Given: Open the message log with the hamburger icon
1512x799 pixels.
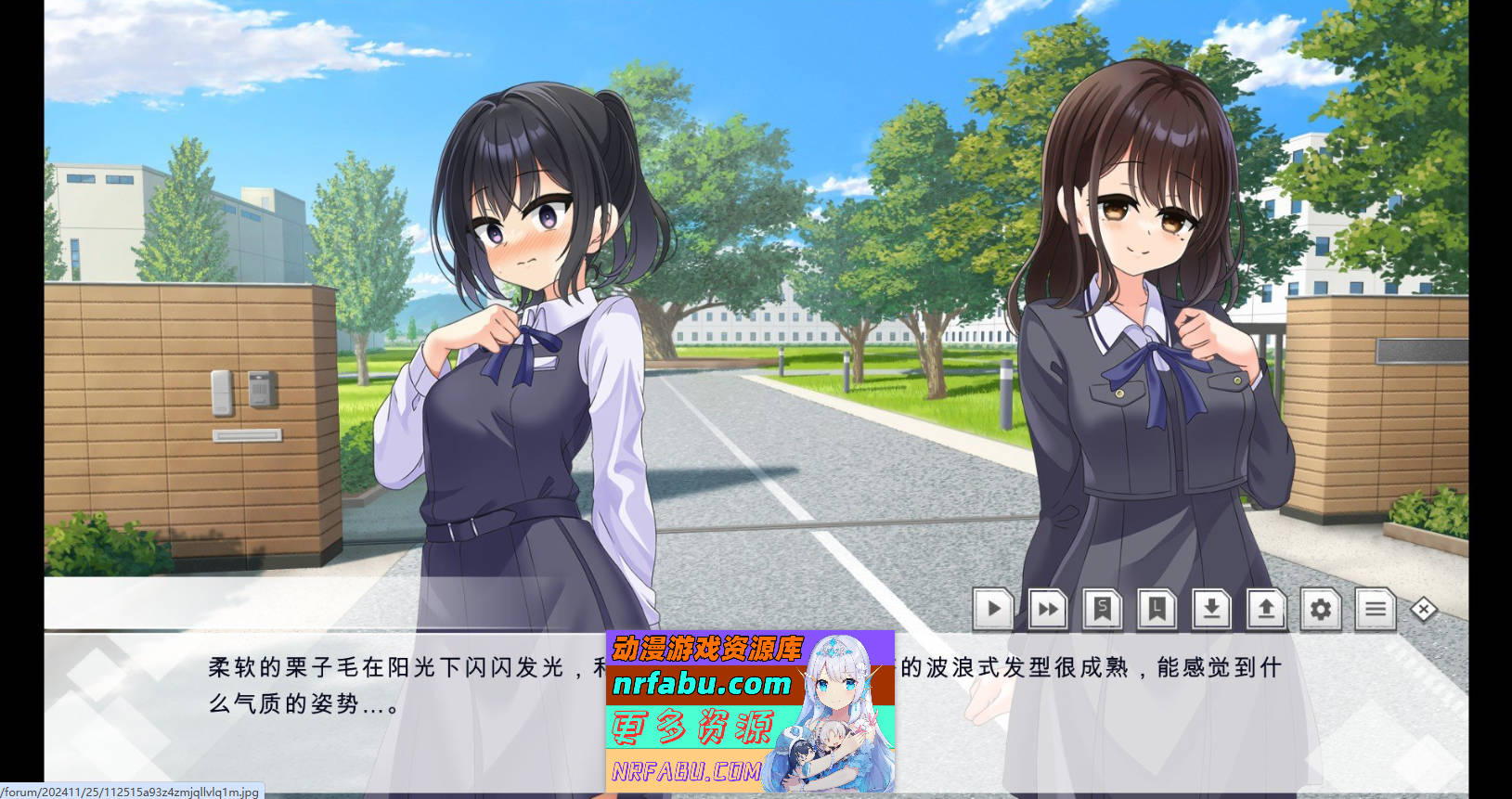Looking at the screenshot, I should pos(1376,610).
